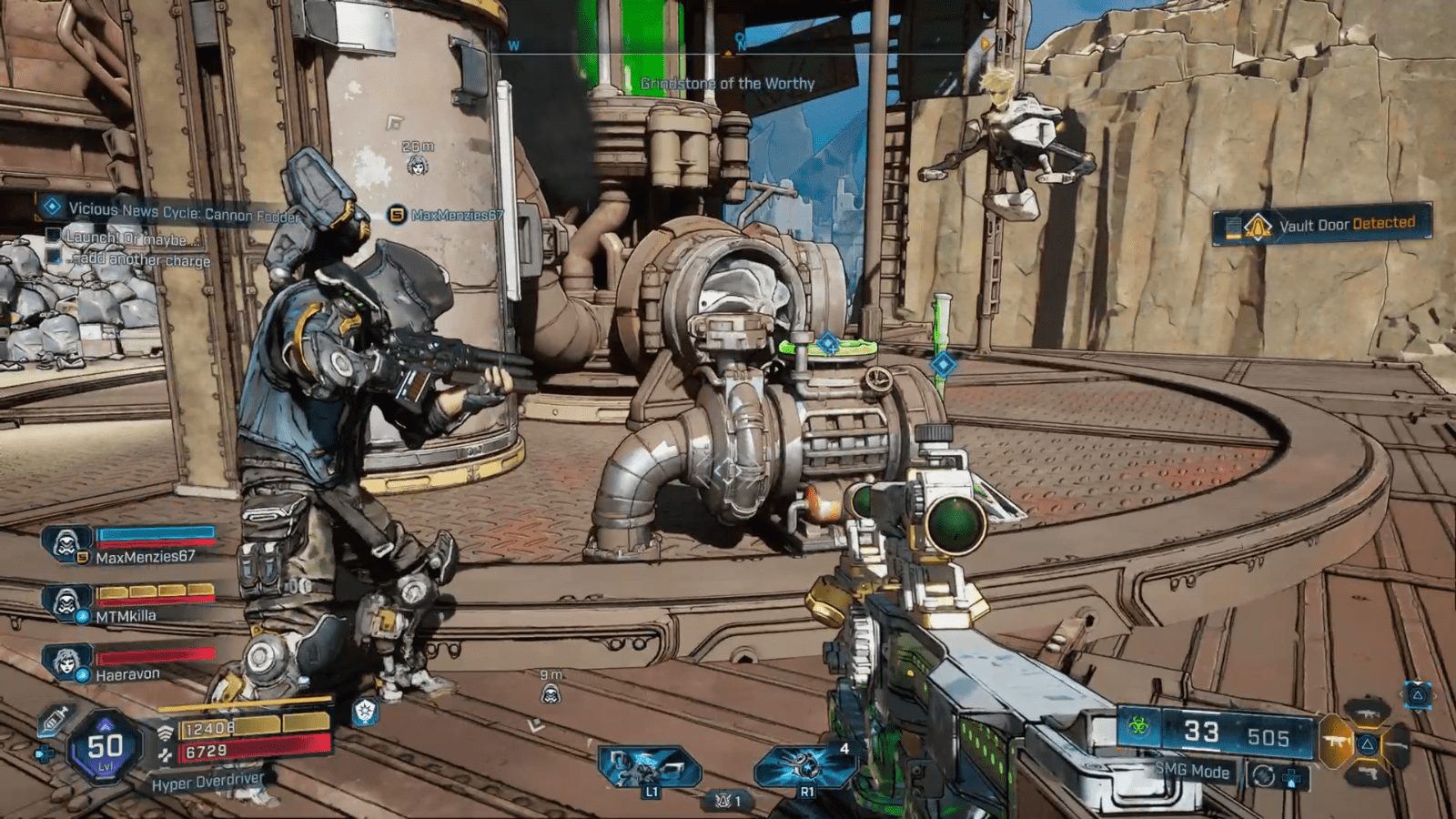Image resolution: width=1456 pixels, height=819 pixels.
Task: Click the orange waypoint chevron on the compass bar
Action: pos(728,53)
